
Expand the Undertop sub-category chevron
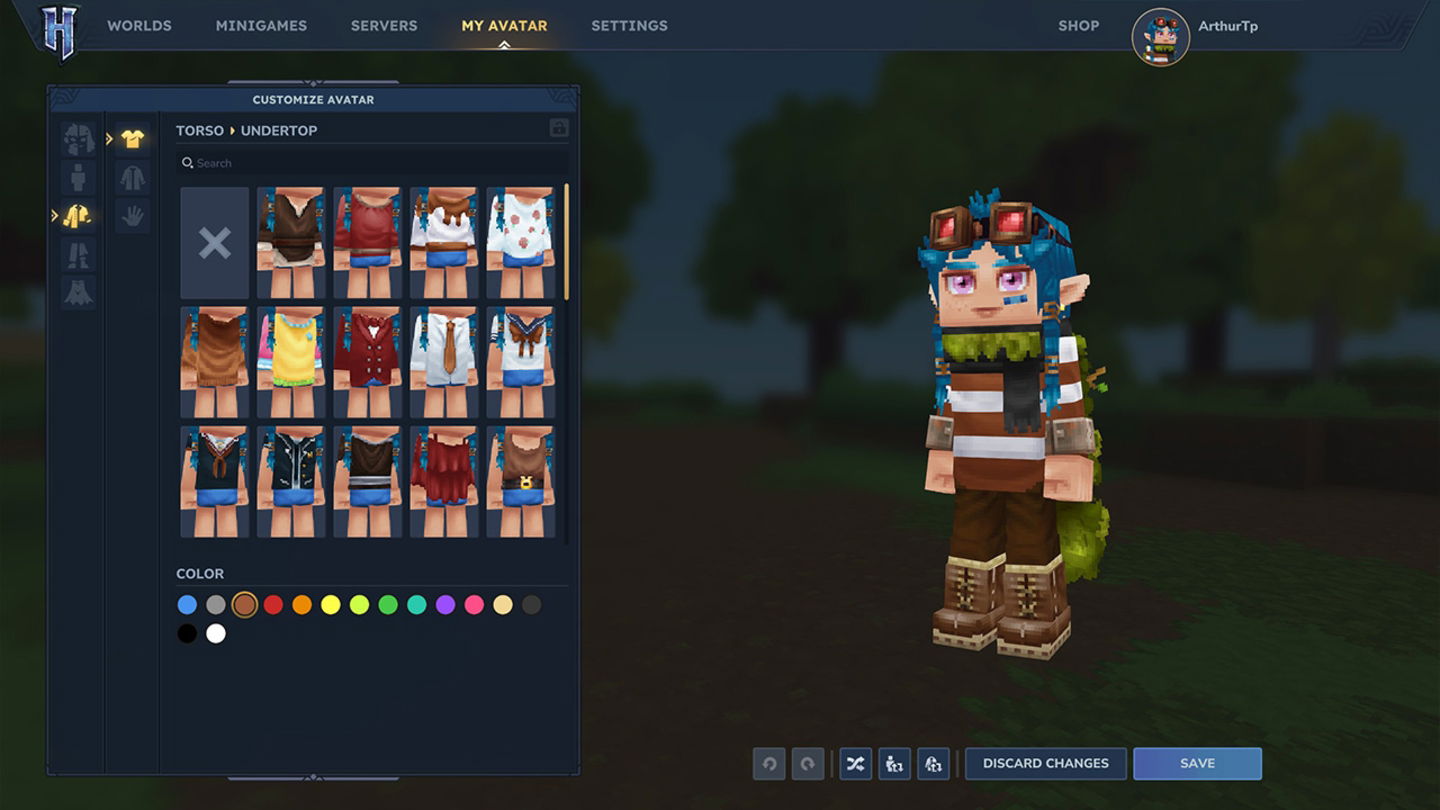click(111, 139)
